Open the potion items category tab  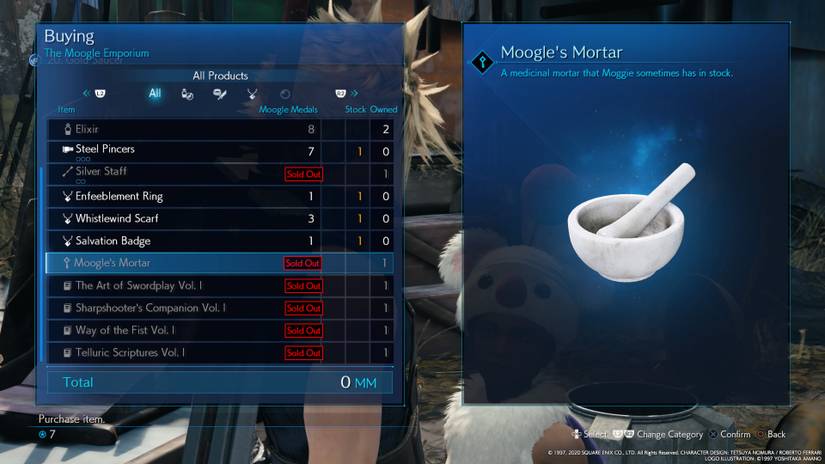click(x=187, y=94)
